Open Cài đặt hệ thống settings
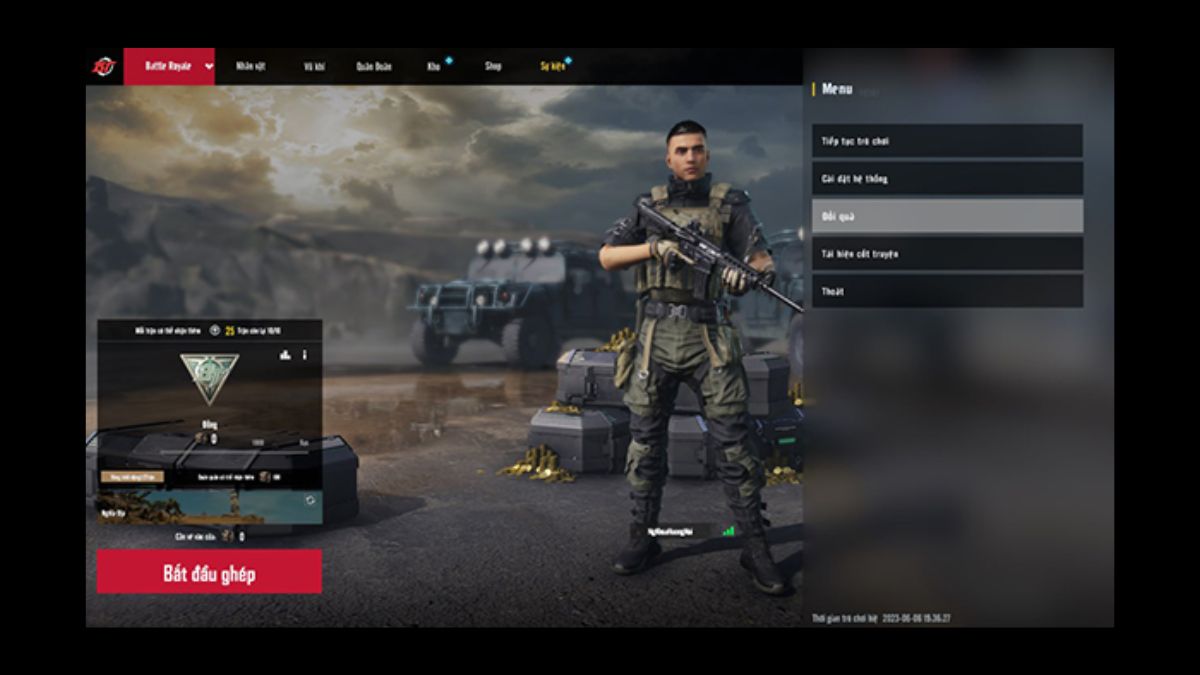 (946, 179)
